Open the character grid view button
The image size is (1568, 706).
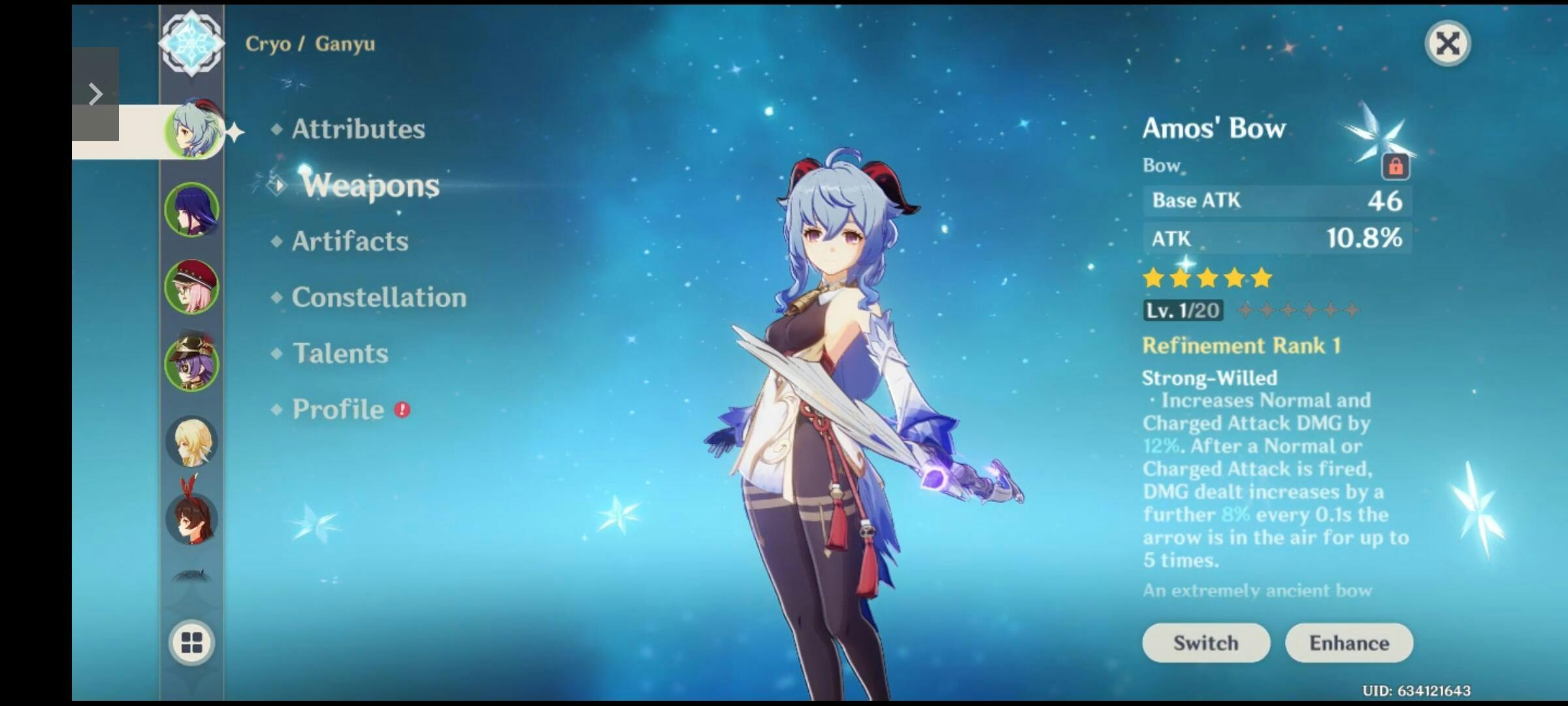pos(191,643)
